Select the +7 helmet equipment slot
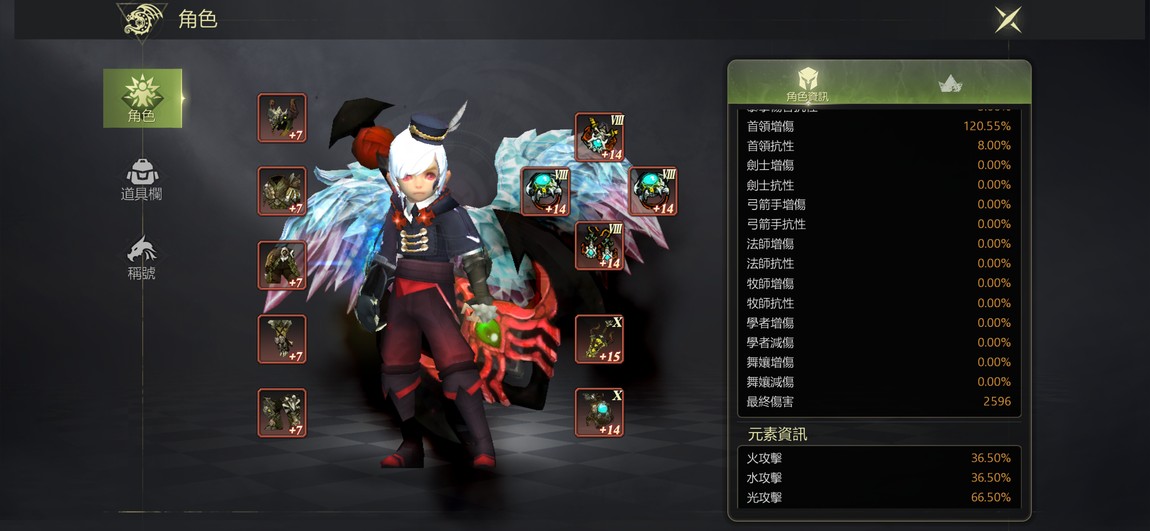Screen dimensions: 1150x531 [282, 118]
